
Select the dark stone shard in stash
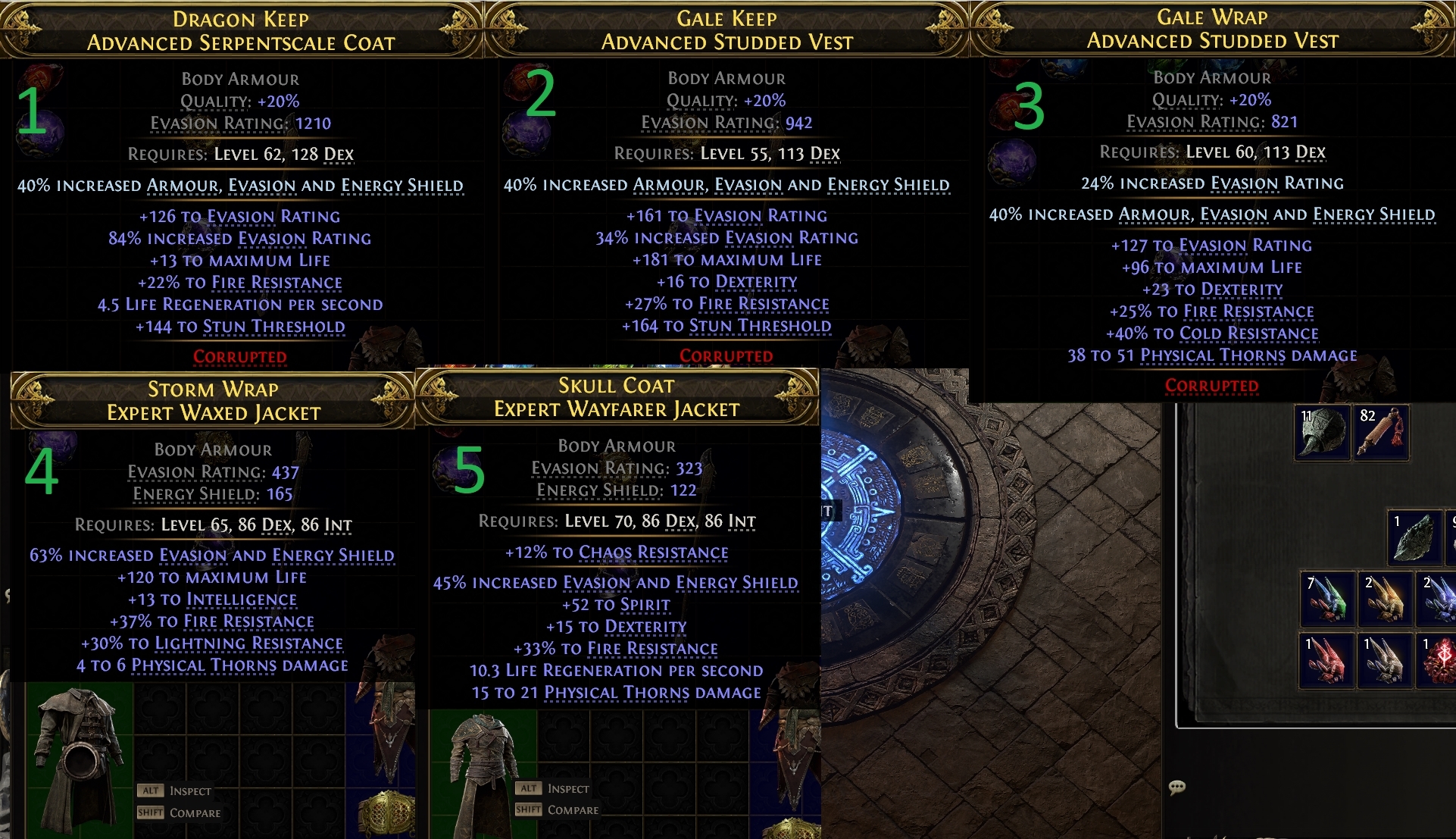[x=1416, y=538]
